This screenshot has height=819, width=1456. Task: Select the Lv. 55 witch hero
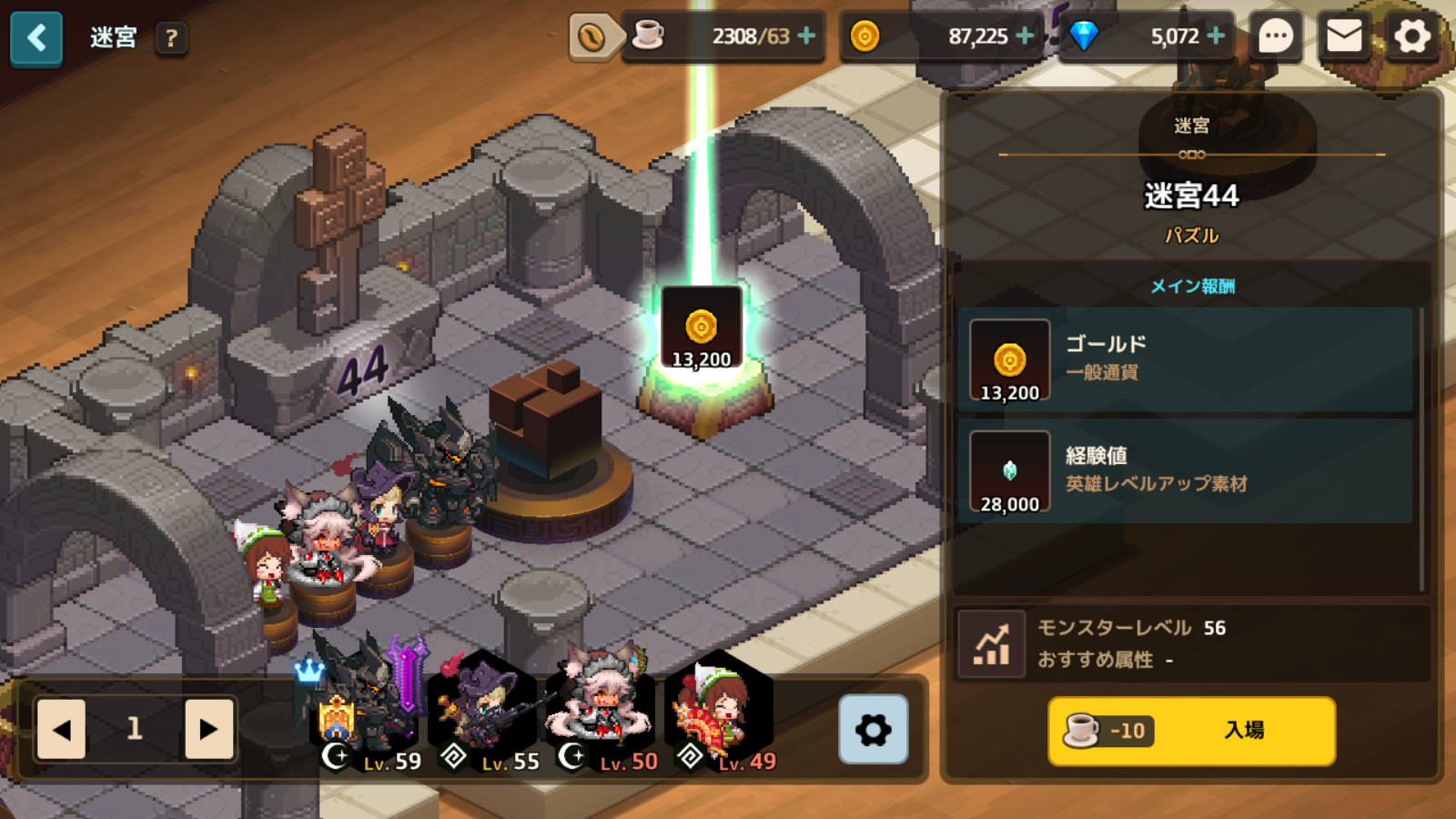(482, 714)
